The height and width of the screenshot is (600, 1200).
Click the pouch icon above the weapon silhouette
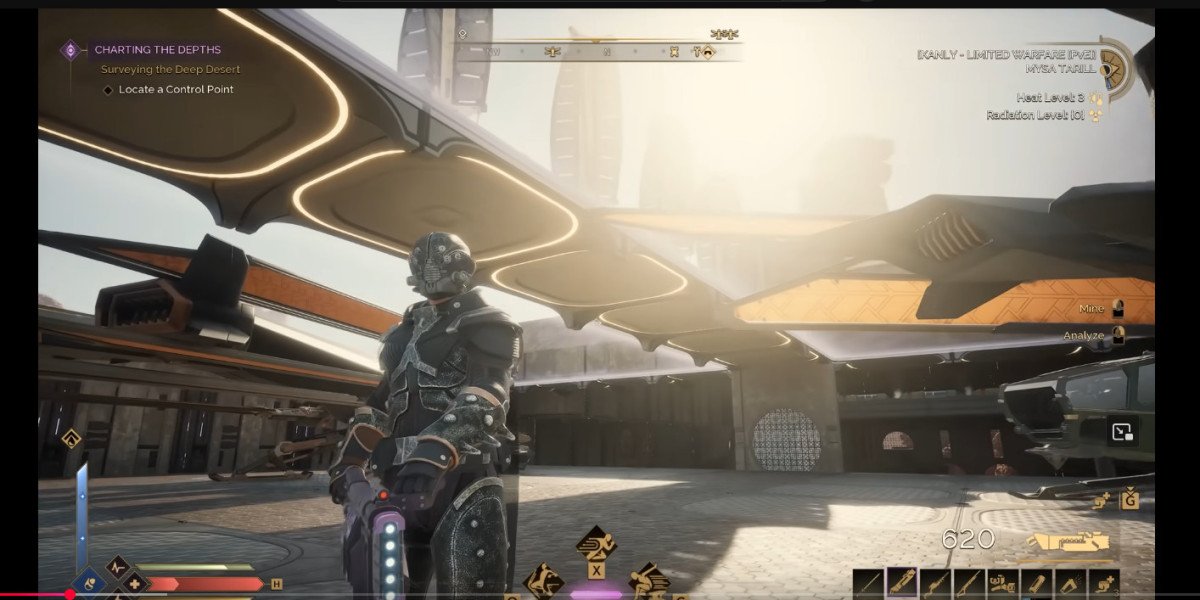click(1130, 498)
